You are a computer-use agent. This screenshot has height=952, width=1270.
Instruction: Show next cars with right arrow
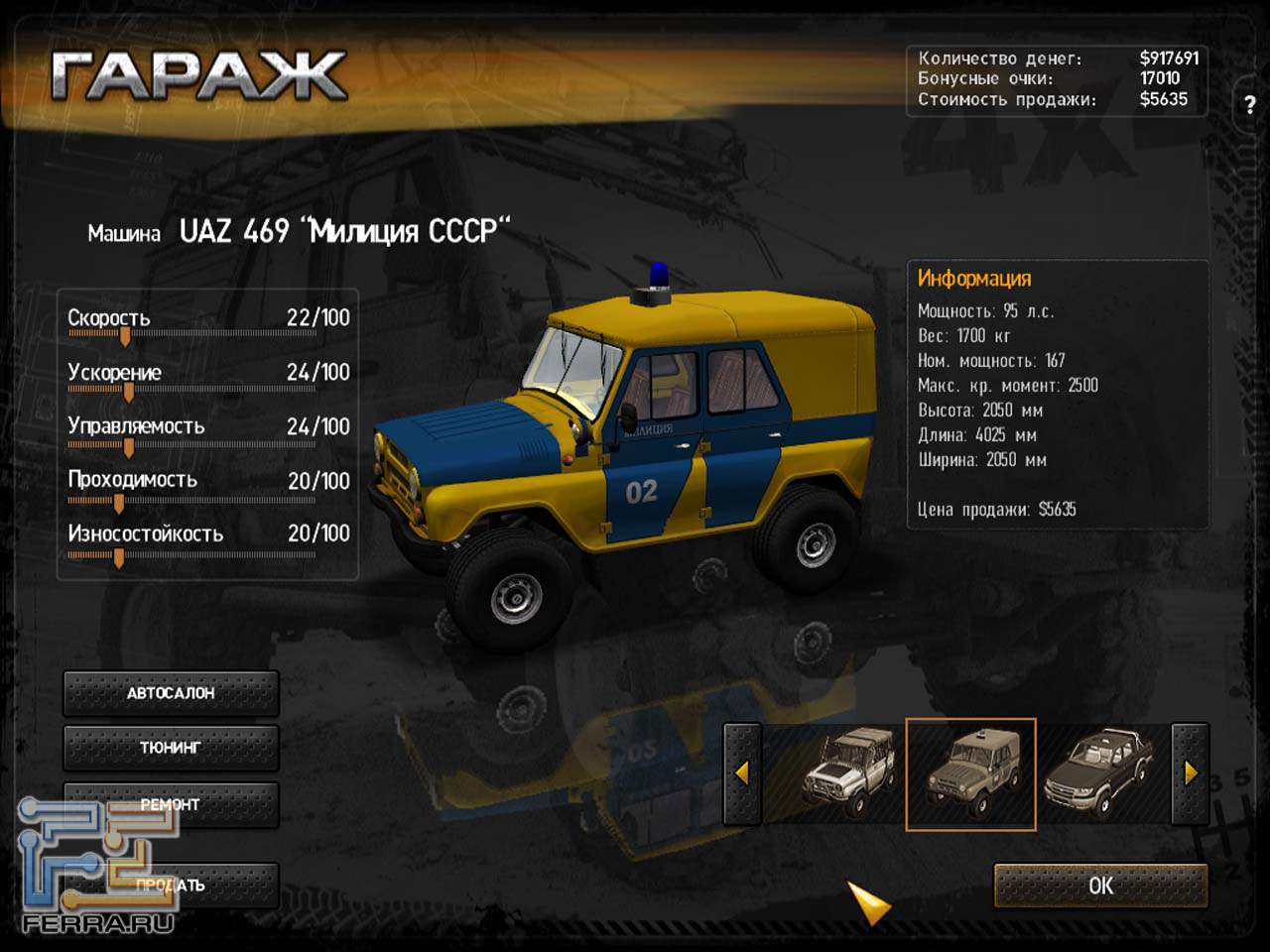tap(1191, 773)
